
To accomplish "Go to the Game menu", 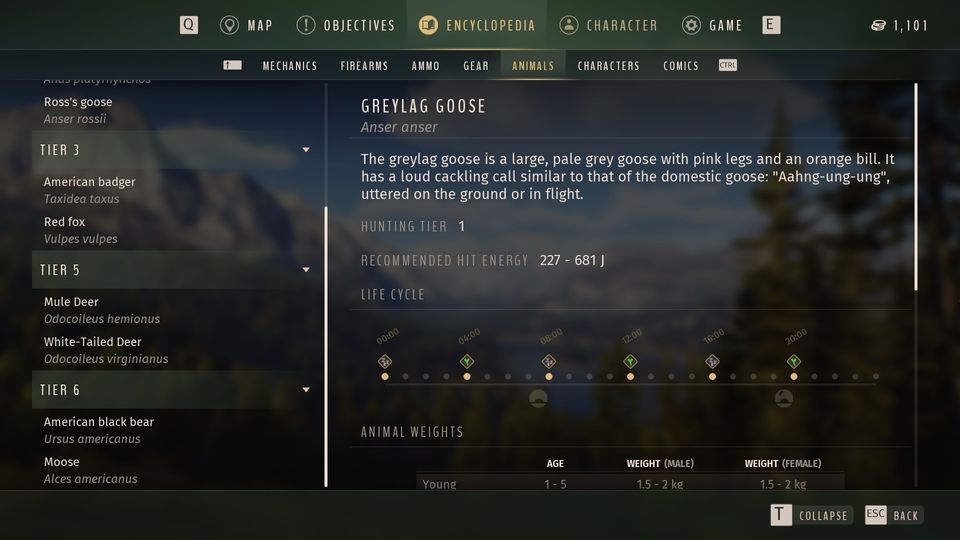I will coord(712,25).
